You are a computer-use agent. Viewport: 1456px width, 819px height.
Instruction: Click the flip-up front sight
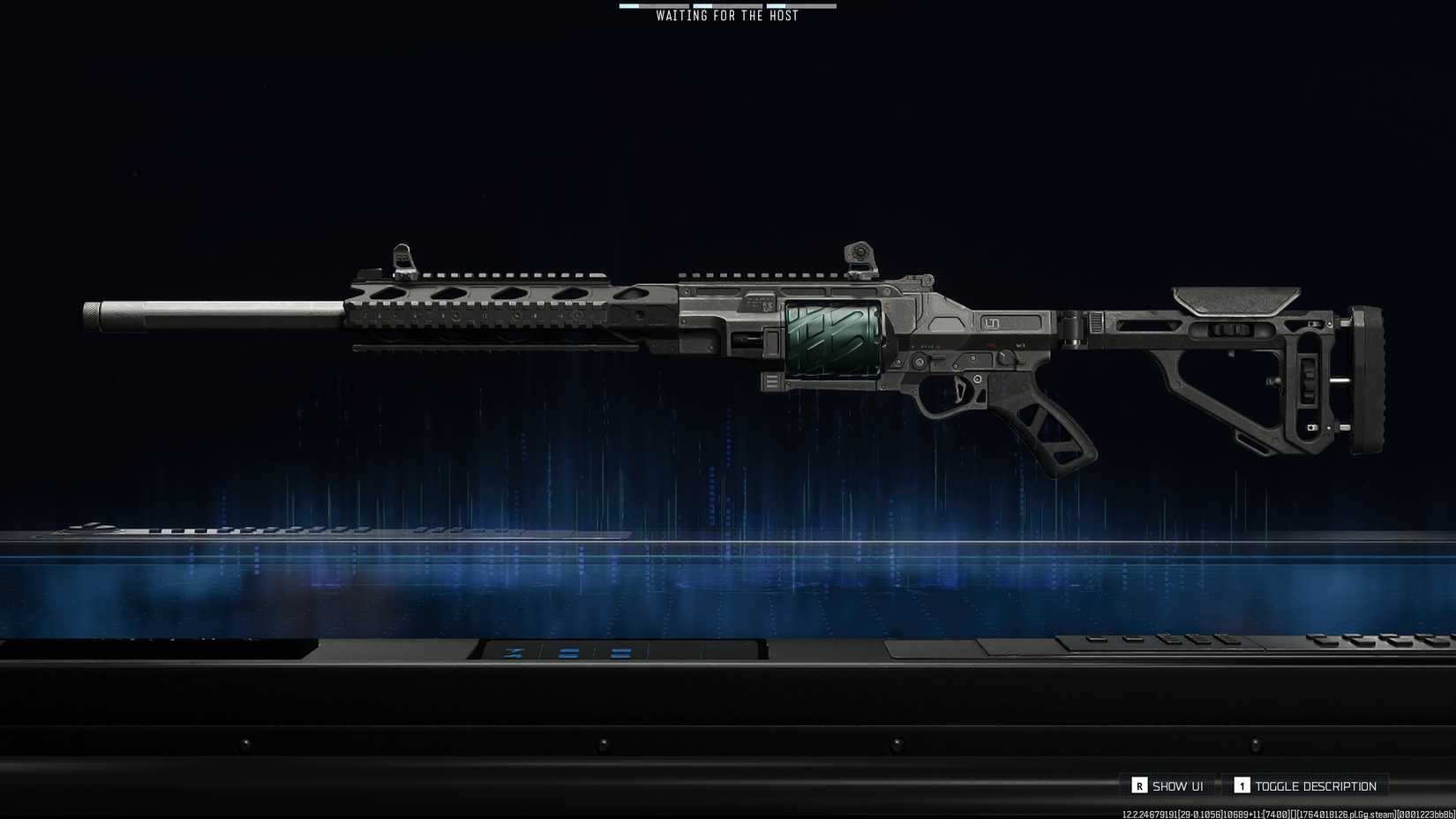402,254
